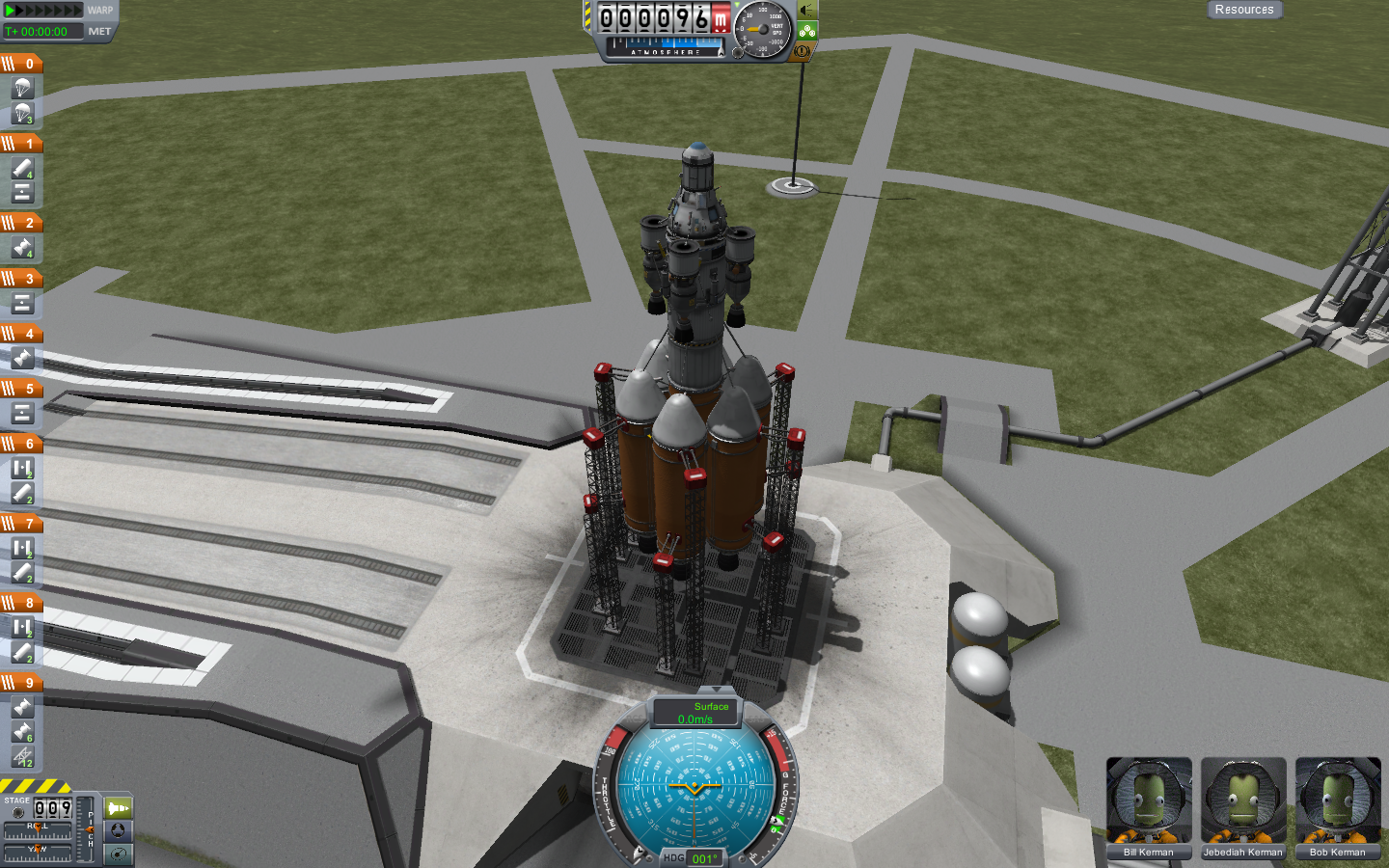Toggle the green landing gear button
The width and height of the screenshot is (1389, 868).
point(807,31)
